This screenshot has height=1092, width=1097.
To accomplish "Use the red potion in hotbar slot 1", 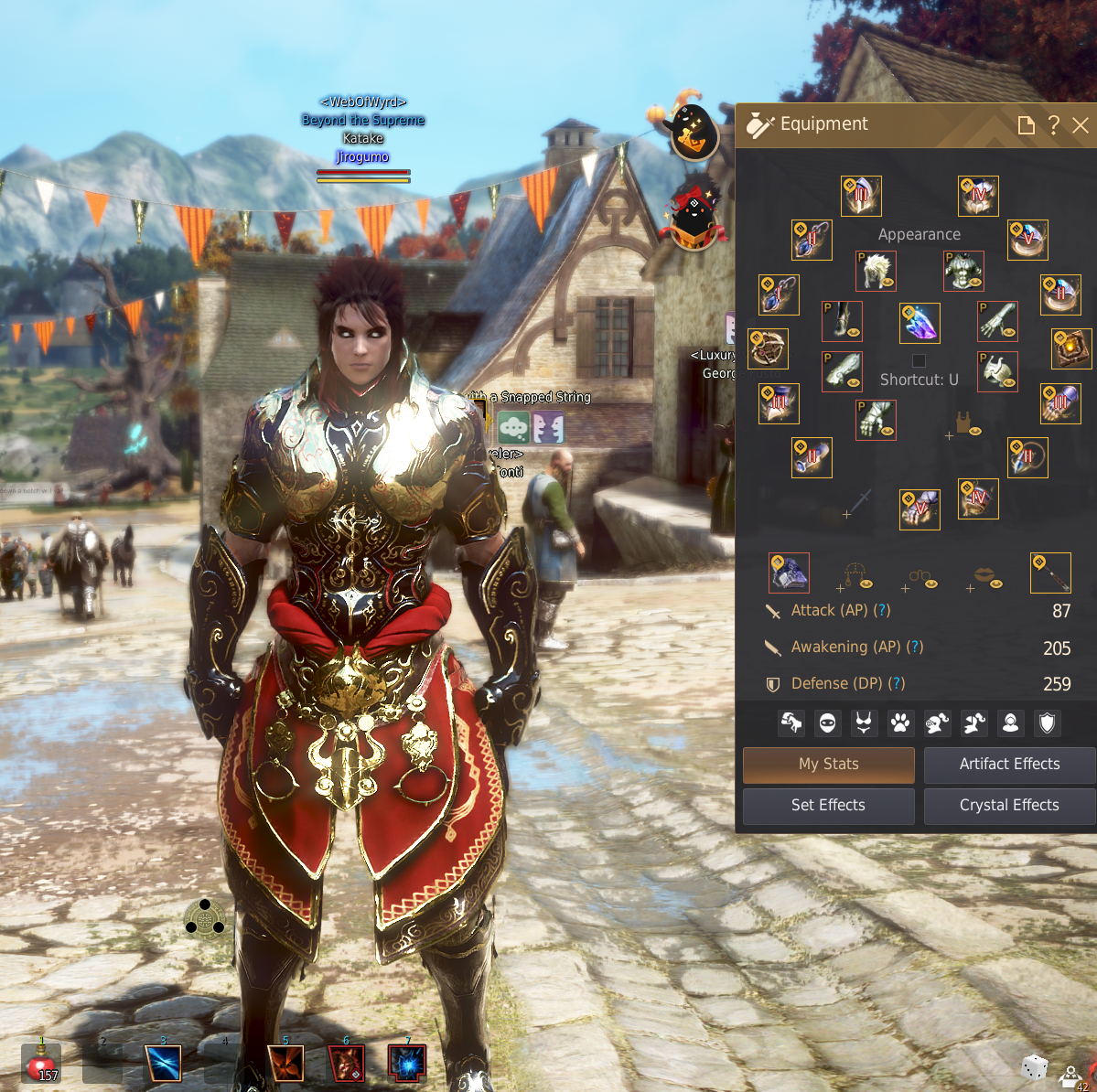I will 41,1064.
